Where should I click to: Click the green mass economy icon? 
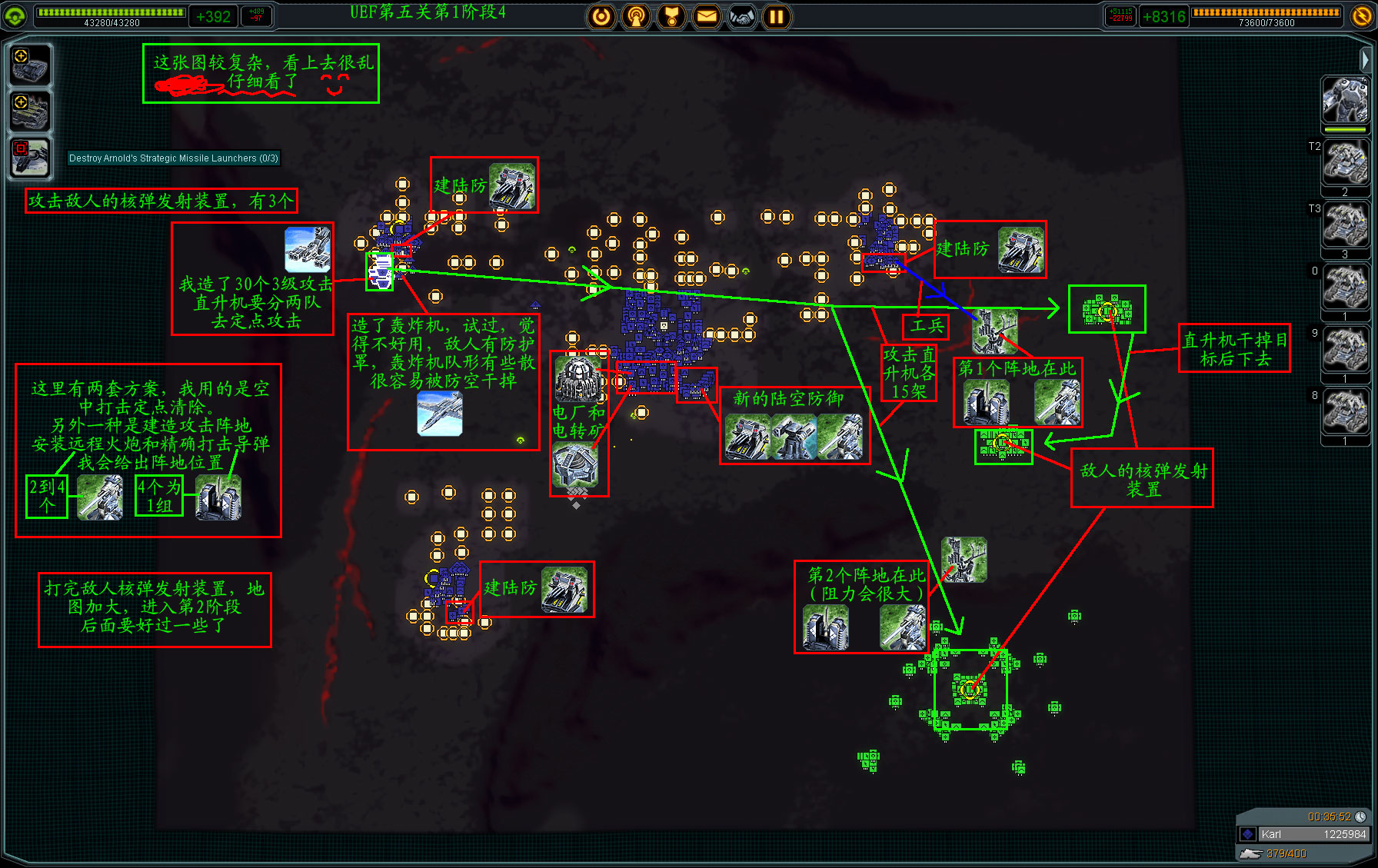(15, 16)
